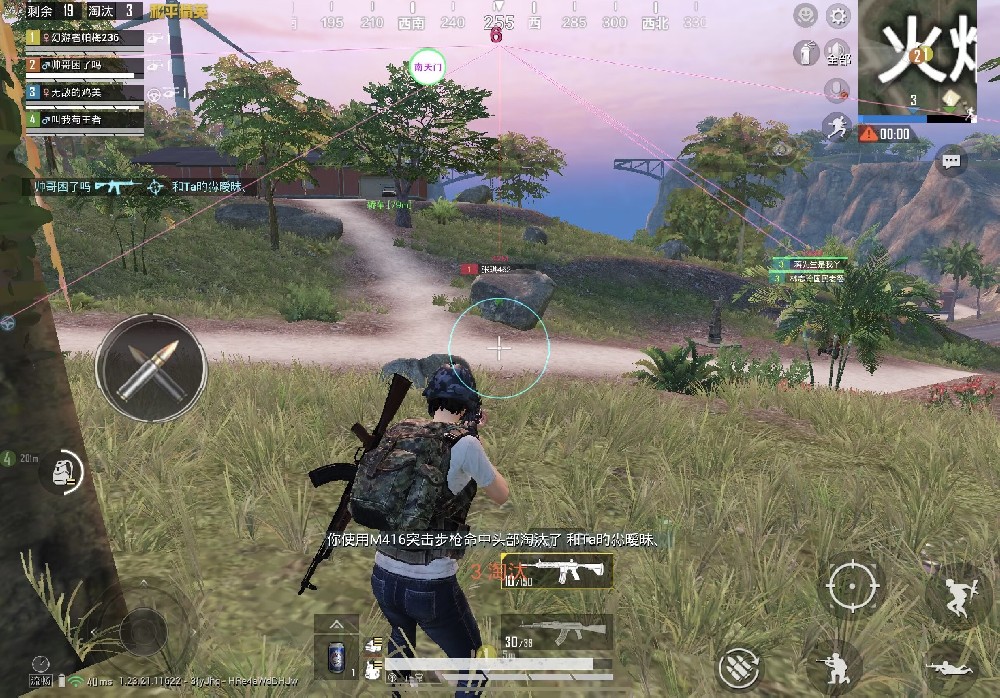Open the settings gear icon
Screen dimensions: 1000x698
[x=838, y=15]
